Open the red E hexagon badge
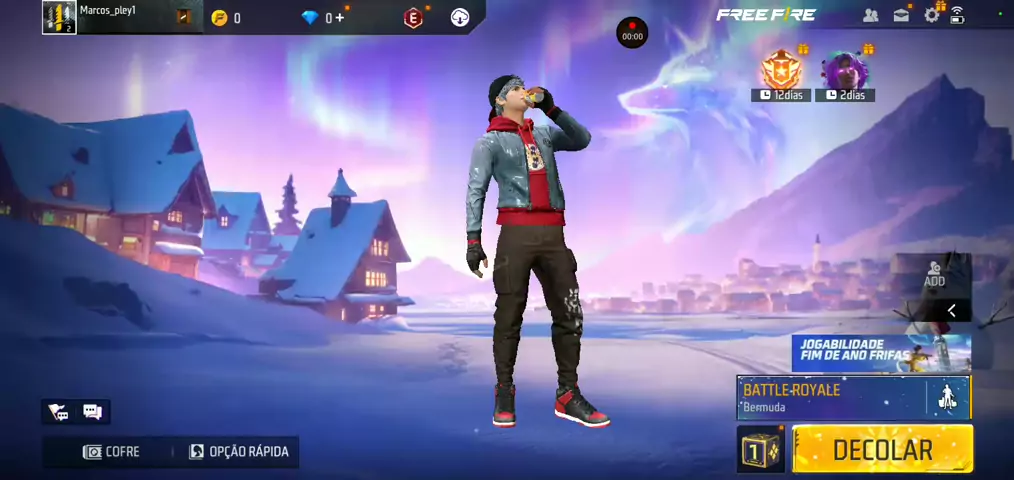Viewport: 1014px width, 480px height. pyautogui.click(x=412, y=18)
